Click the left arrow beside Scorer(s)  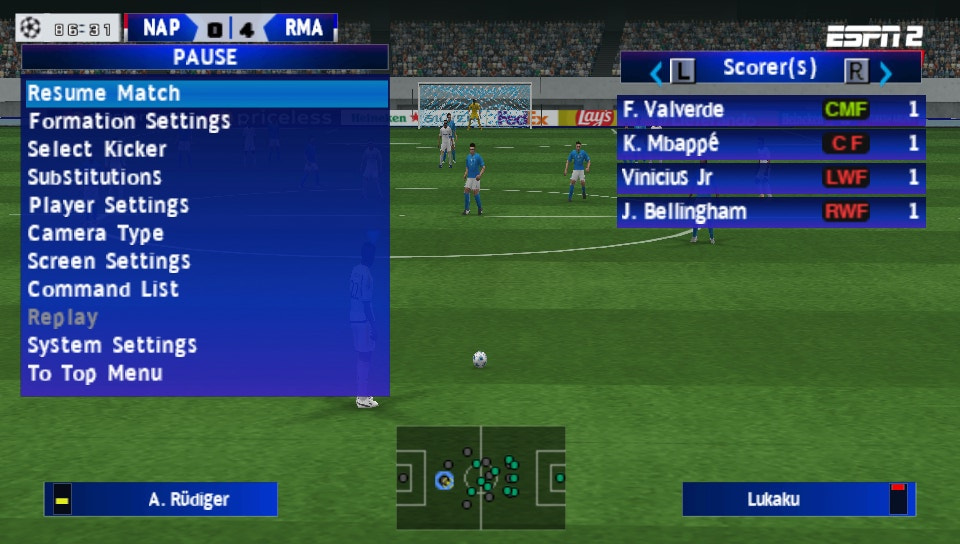[x=657, y=71]
